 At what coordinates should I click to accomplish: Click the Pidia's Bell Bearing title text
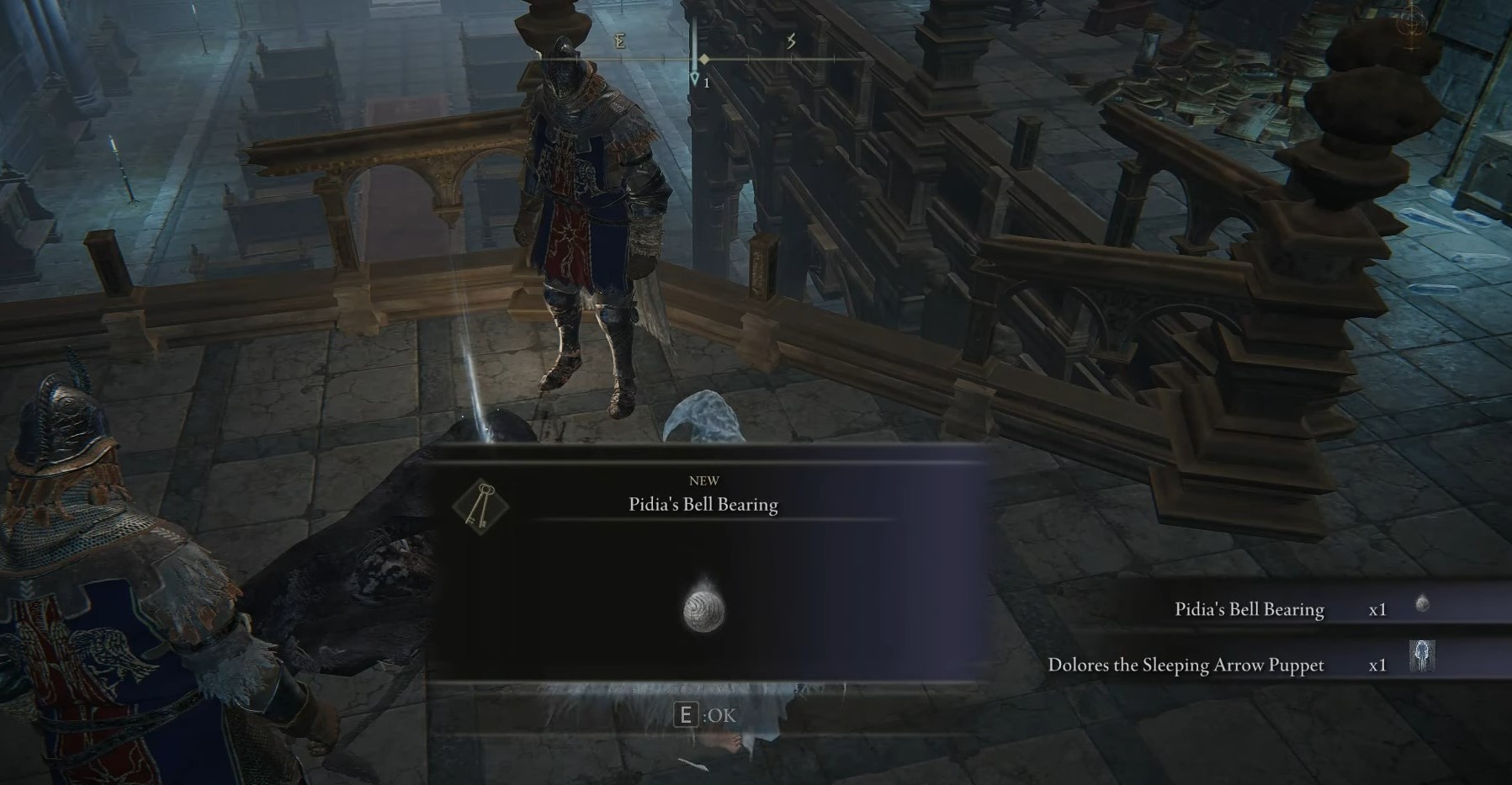tap(705, 505)
